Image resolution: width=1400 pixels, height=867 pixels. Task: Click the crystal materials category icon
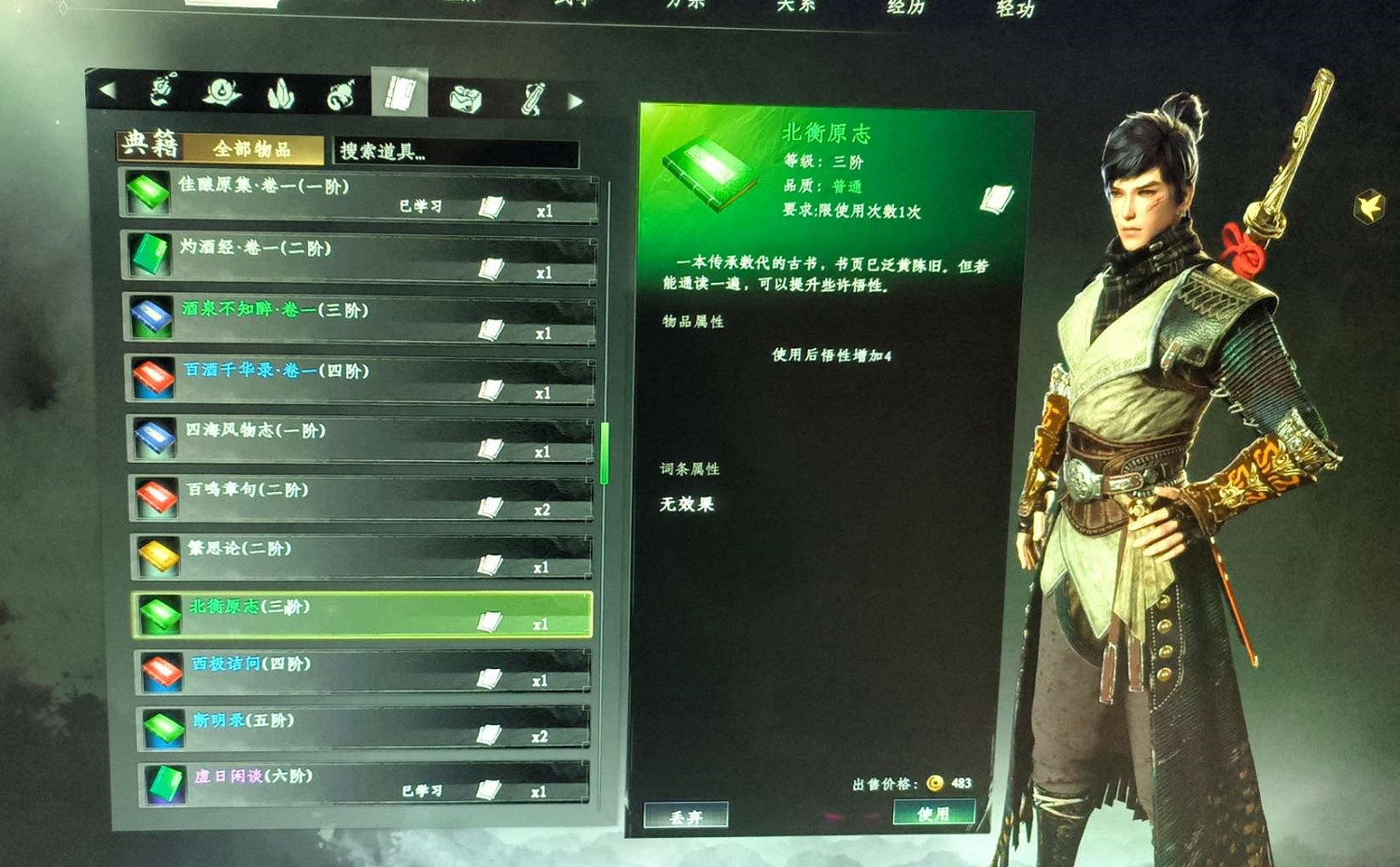[x=278, y=91]
